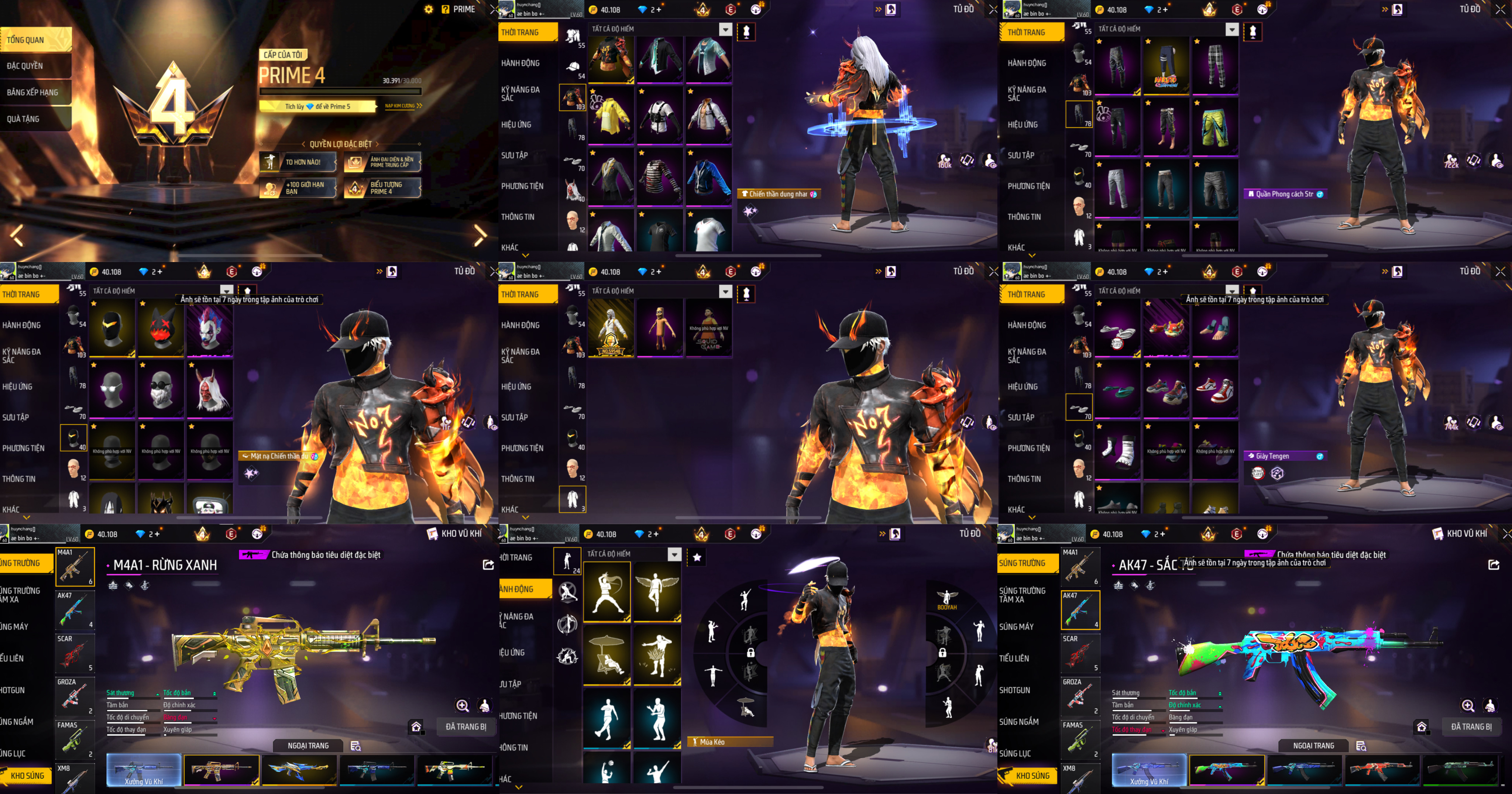Select the TO HƠN NÀO! privilege
Image resolution: width=1512 pixels, height=794 pixels.
coord(298,162)
